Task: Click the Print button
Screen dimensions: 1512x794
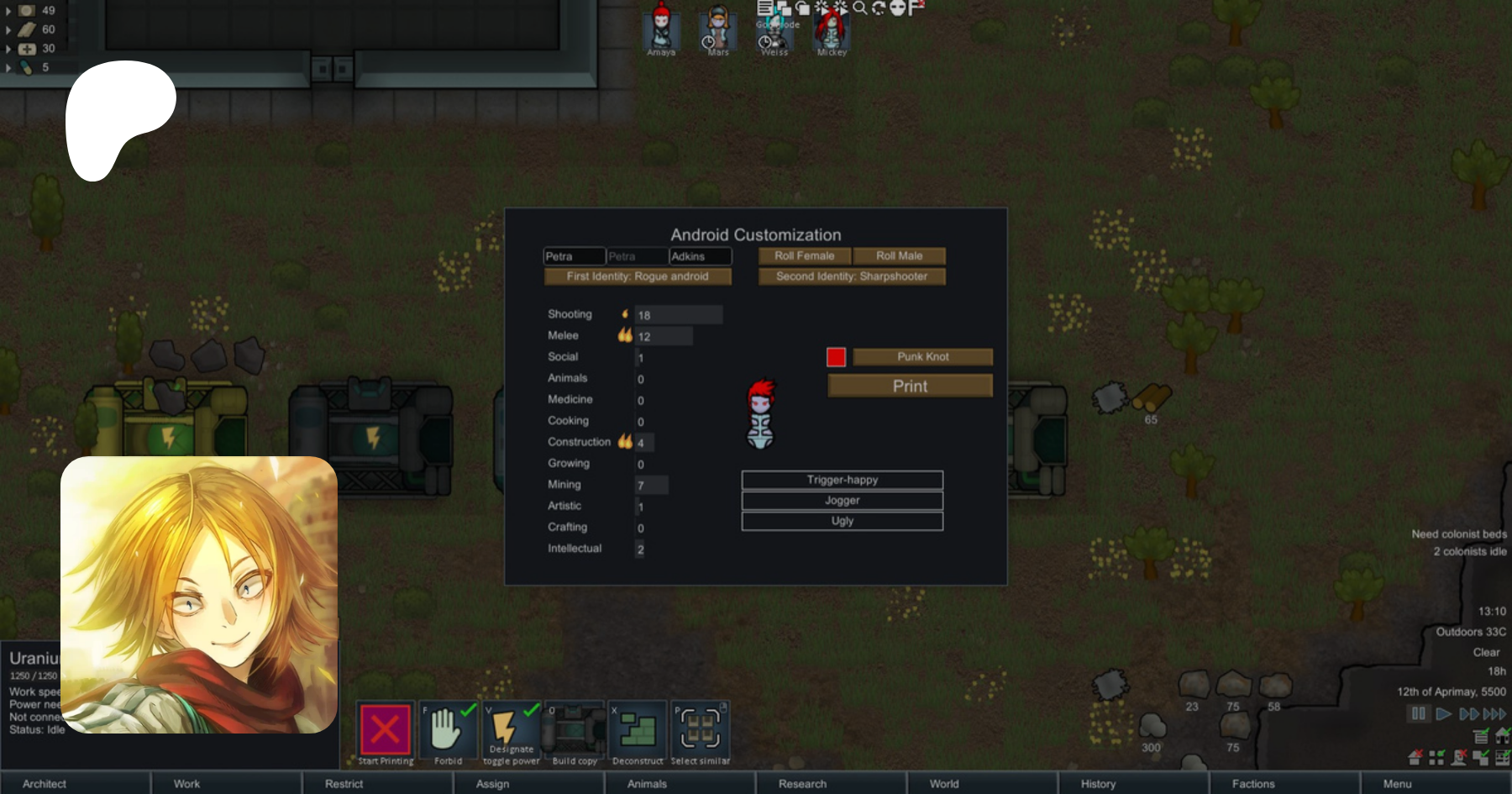Action: [910, 386]
